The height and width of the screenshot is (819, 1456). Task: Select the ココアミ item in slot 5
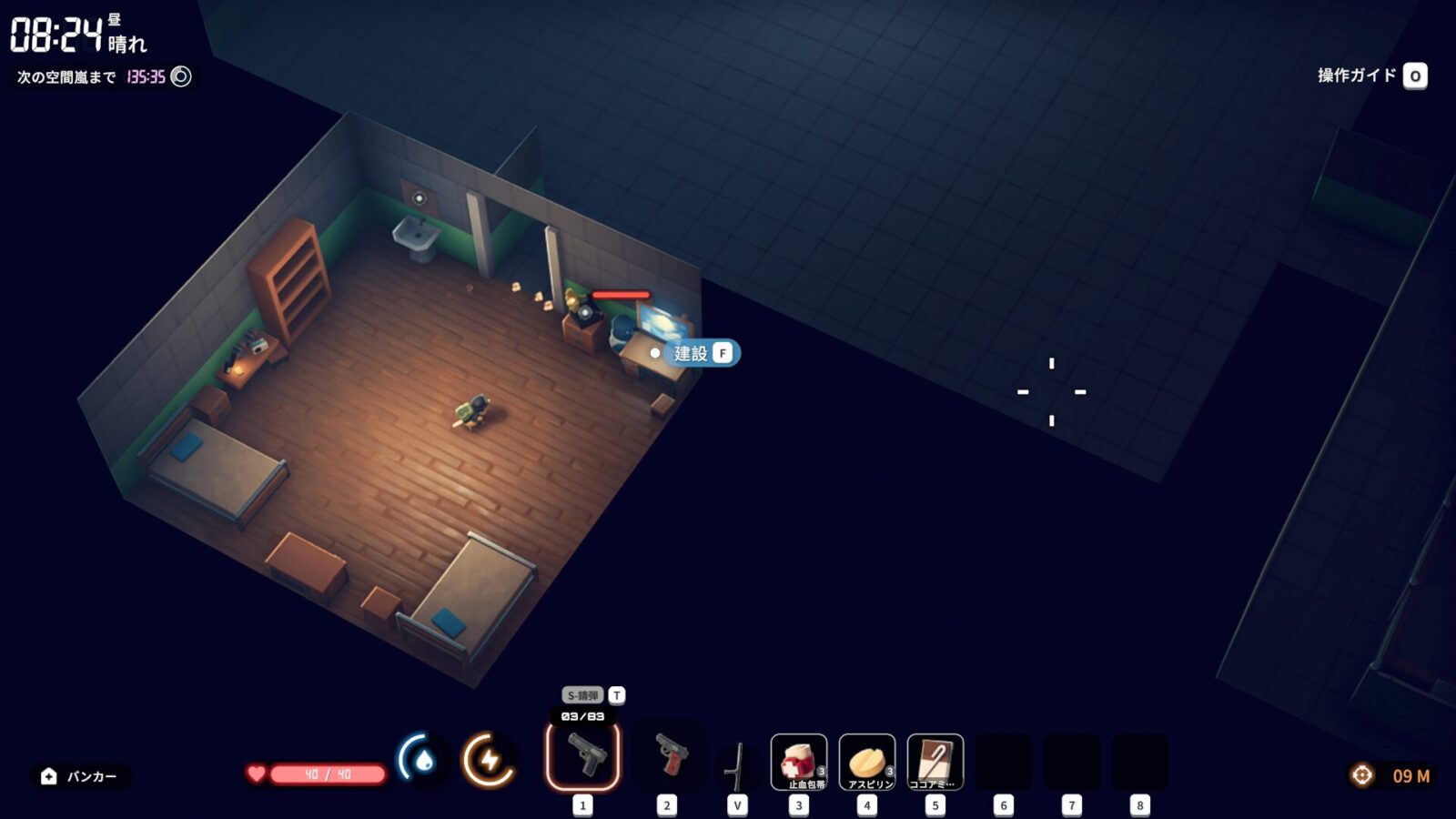[935, 761]
